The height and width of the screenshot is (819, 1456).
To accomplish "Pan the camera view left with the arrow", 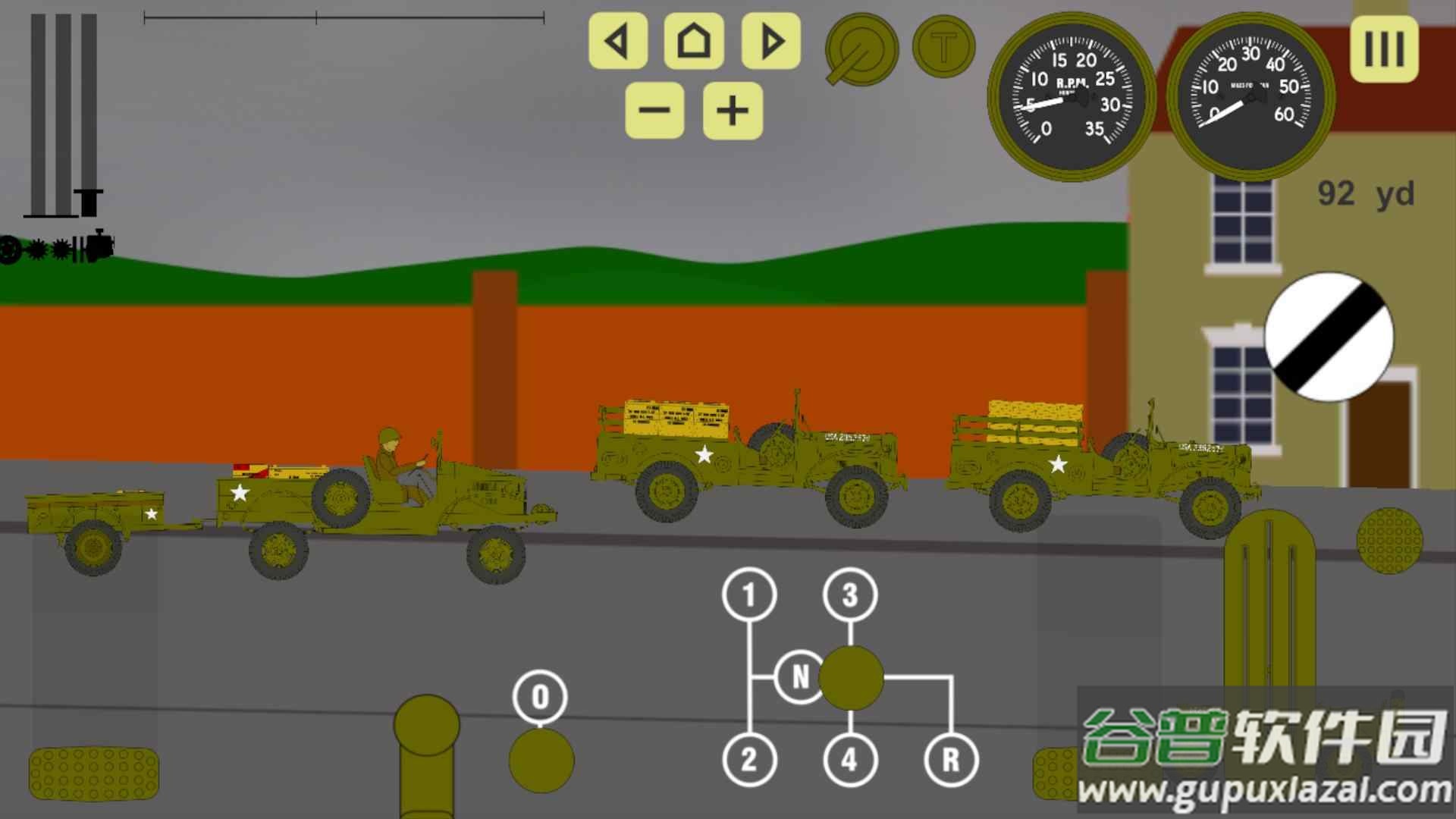I will pyautogui.click(x=618, y=41).
